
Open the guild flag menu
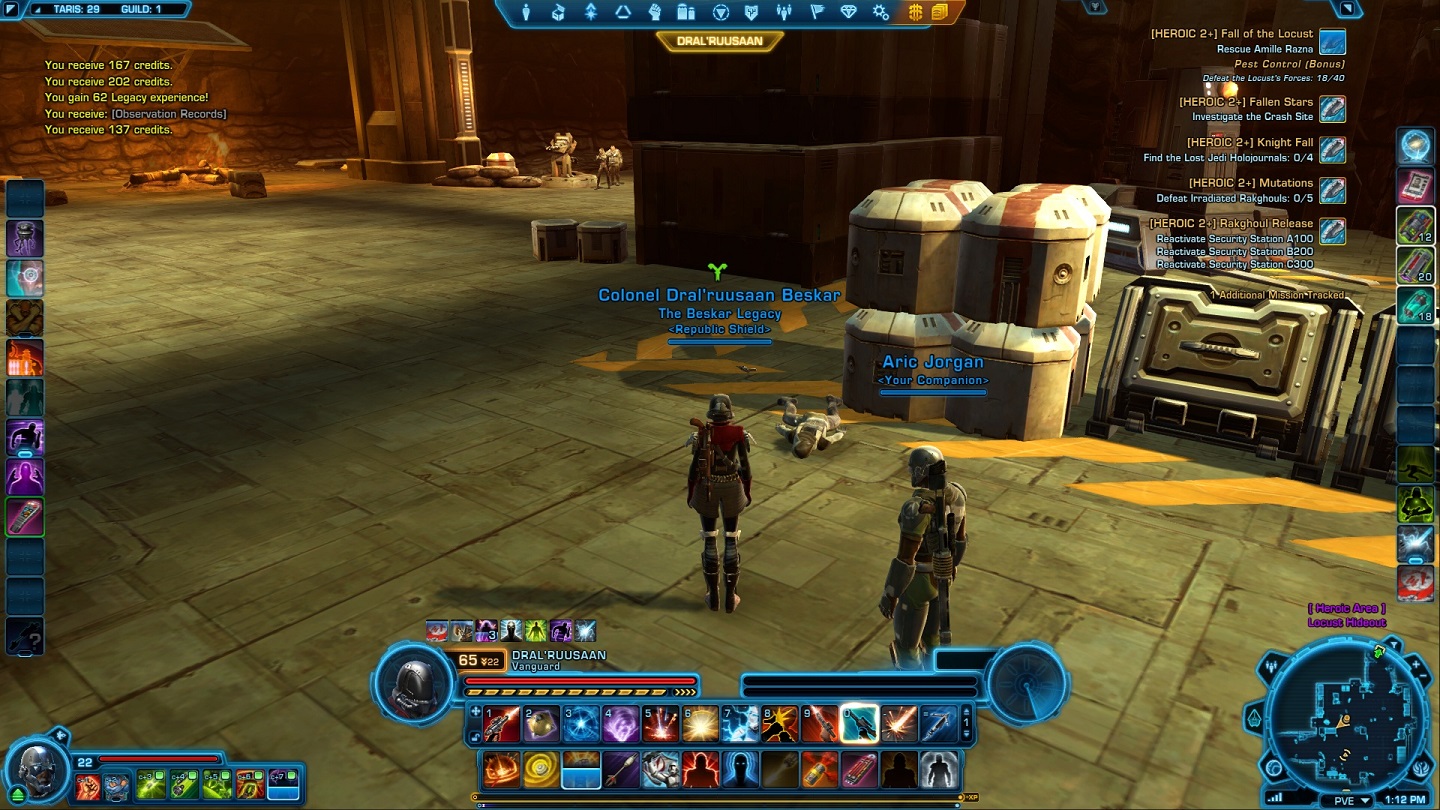coord(816,12)
